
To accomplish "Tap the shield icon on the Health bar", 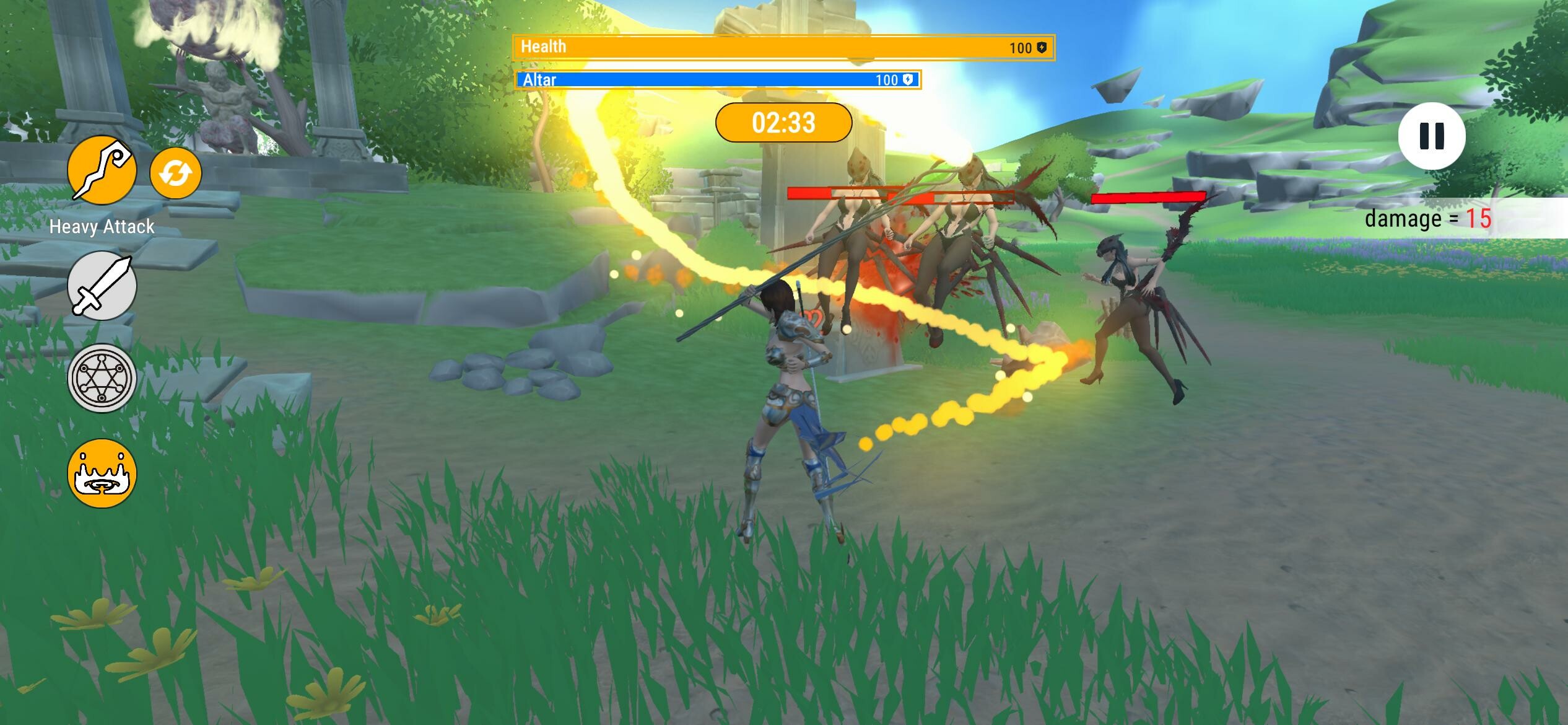I will click(1041, 46).
